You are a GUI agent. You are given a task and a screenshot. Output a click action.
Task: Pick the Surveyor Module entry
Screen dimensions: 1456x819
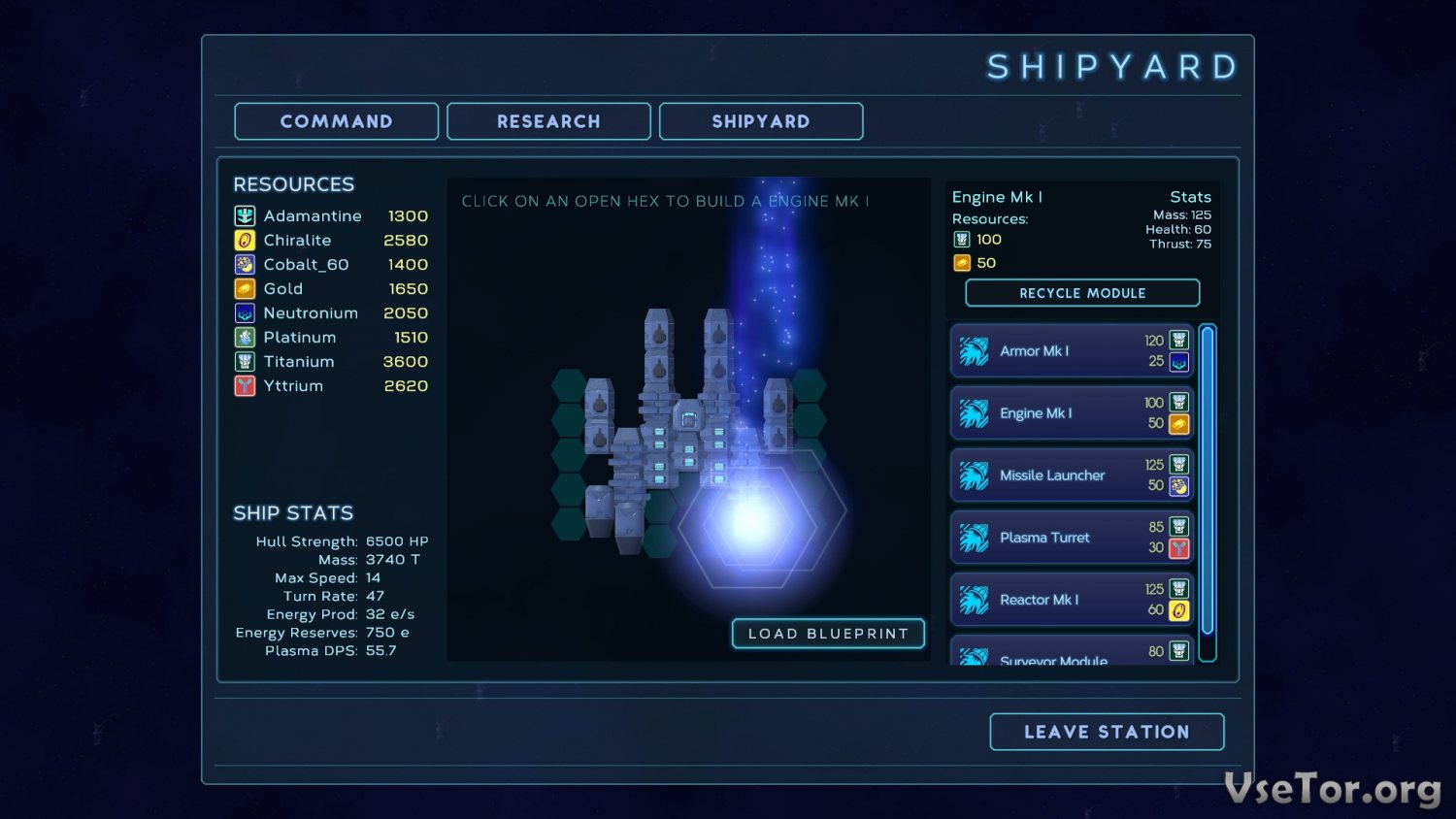(1072, 654)
